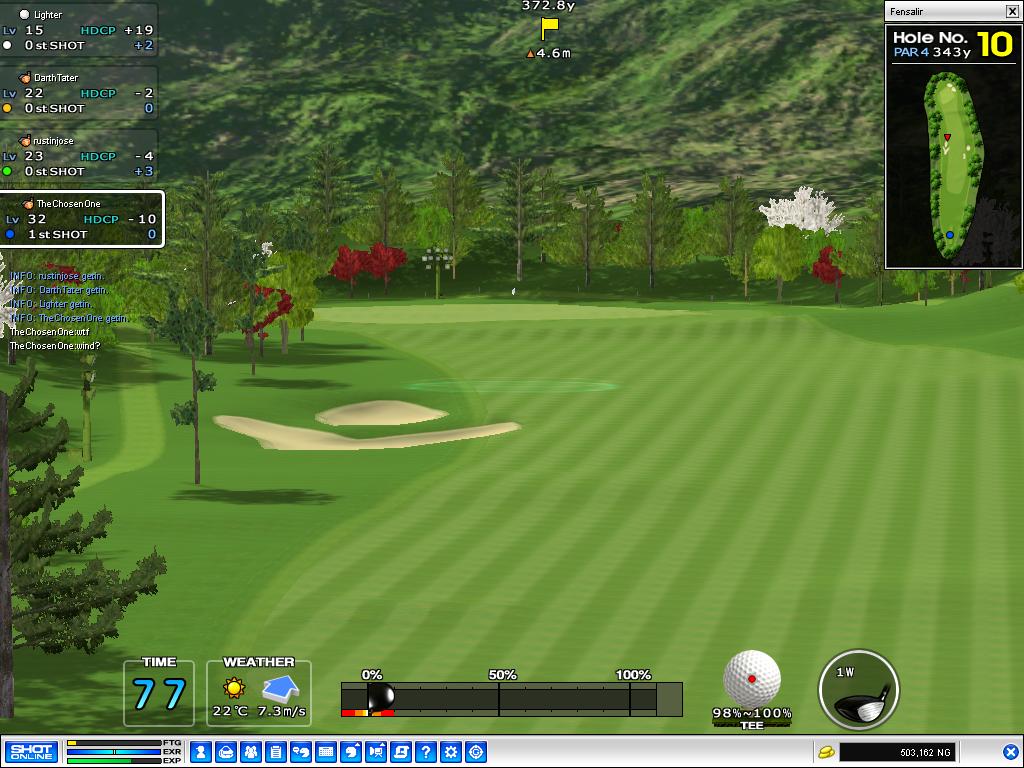The height and width of the screenshot is (768, 1024).
Task: Click the blue X exit button in taskbar
Action: click(x=1011, y=752)
